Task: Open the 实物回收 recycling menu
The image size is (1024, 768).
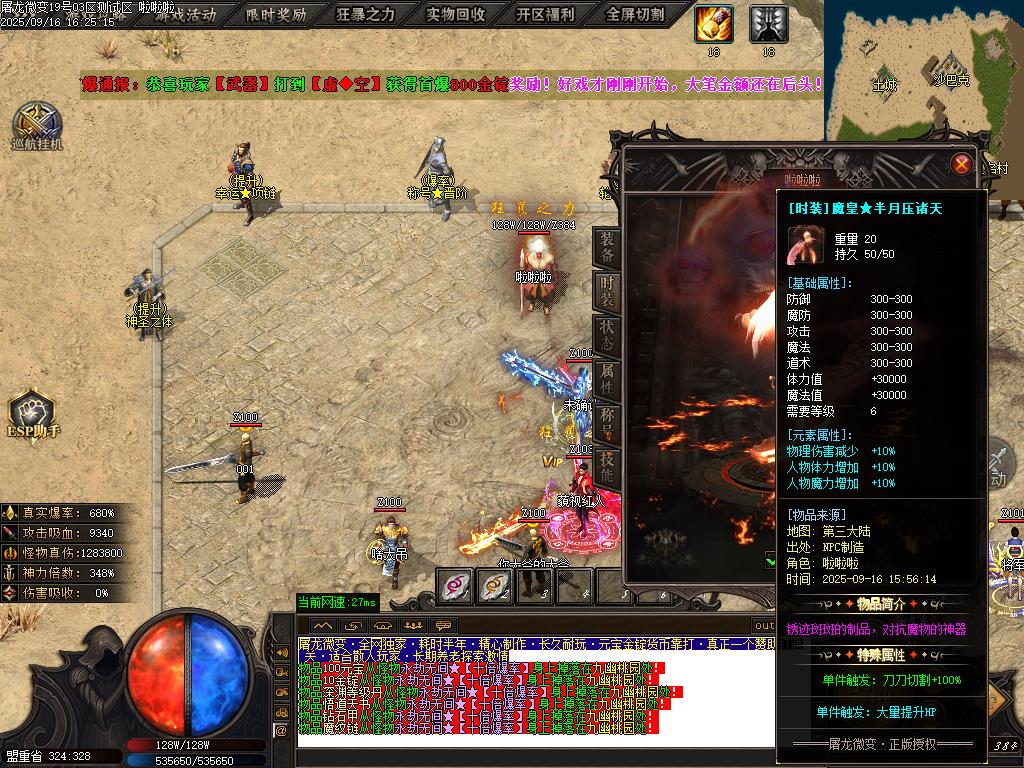Action: click(x=455, y=15)
